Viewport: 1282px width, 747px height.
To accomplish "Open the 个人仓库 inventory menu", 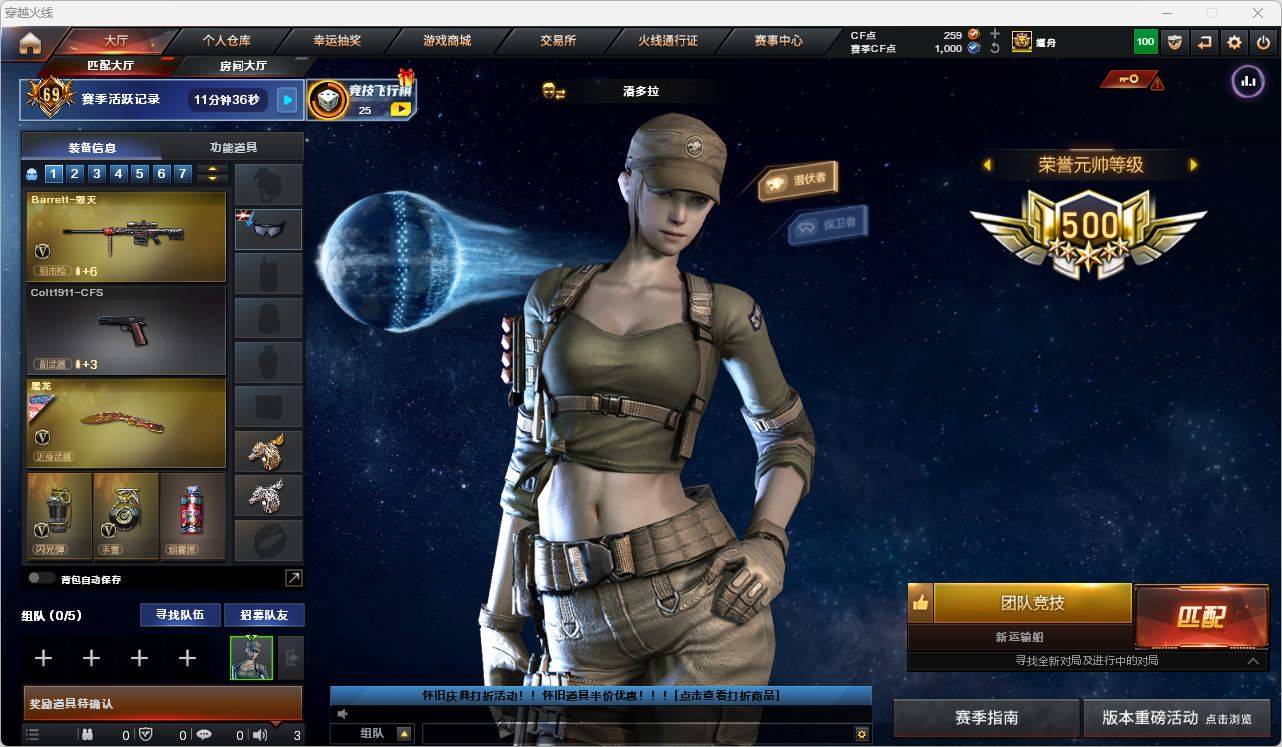I will [x=227, y=41].
